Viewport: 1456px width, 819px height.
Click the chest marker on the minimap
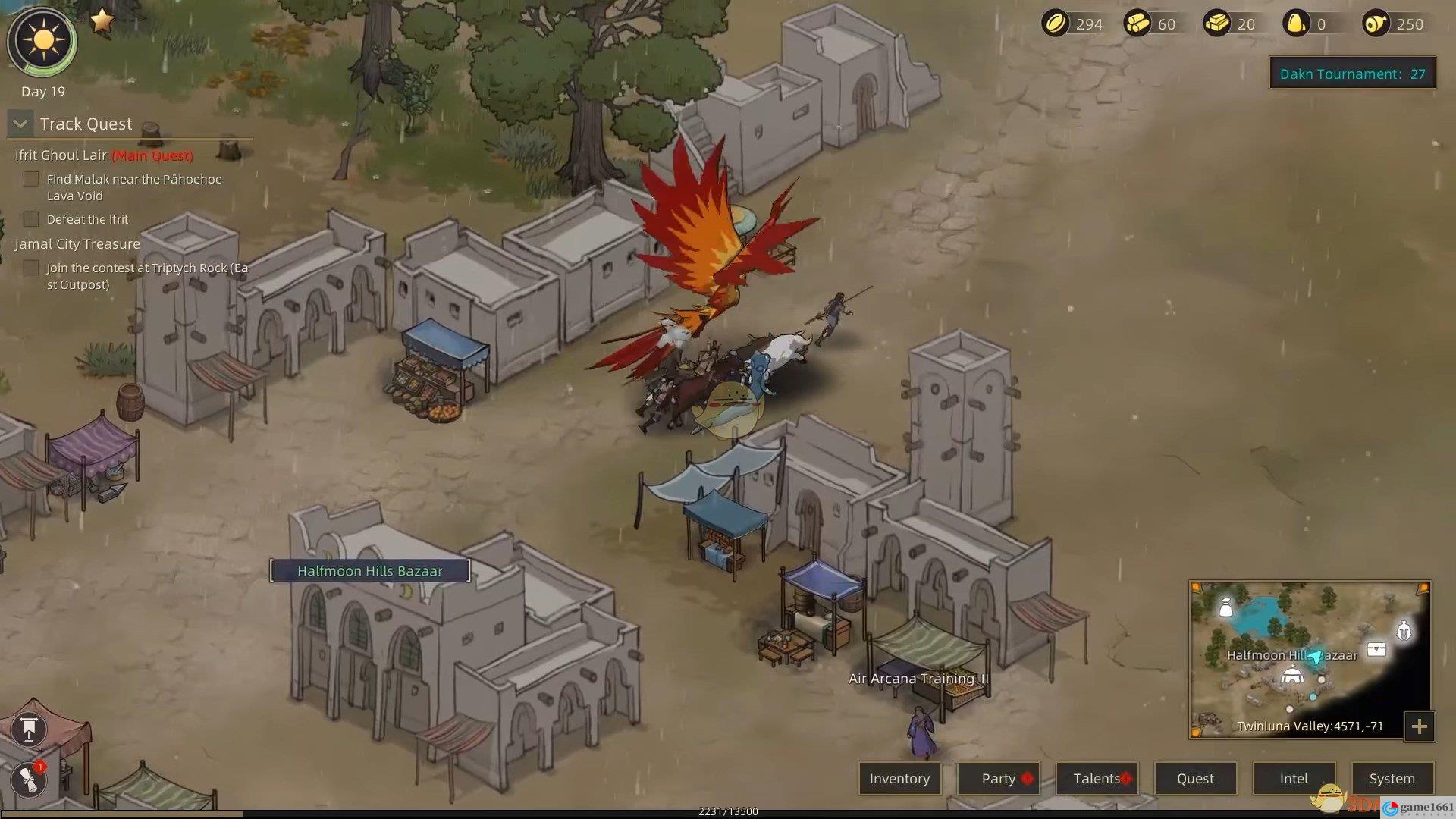click(x=1376, y=649)
